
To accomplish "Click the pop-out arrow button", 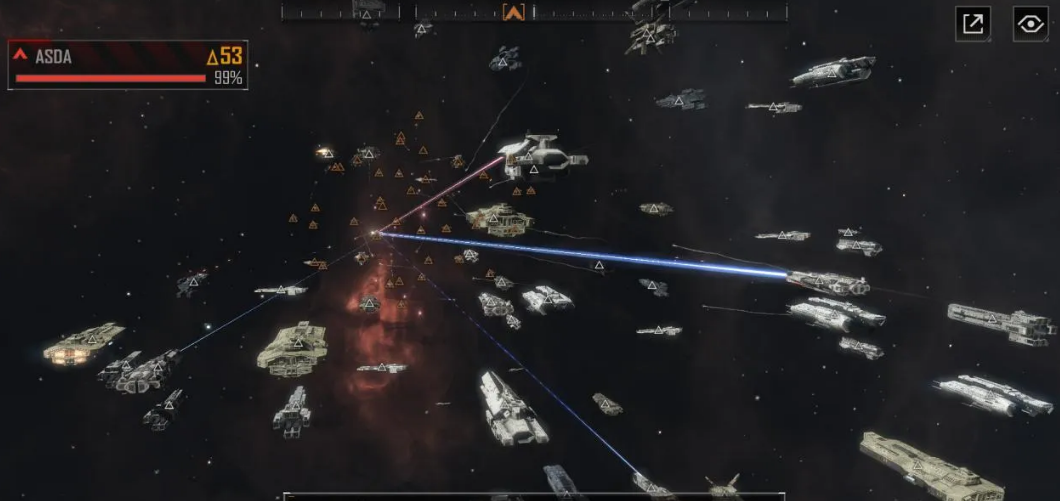I will (x=972, y=24).
